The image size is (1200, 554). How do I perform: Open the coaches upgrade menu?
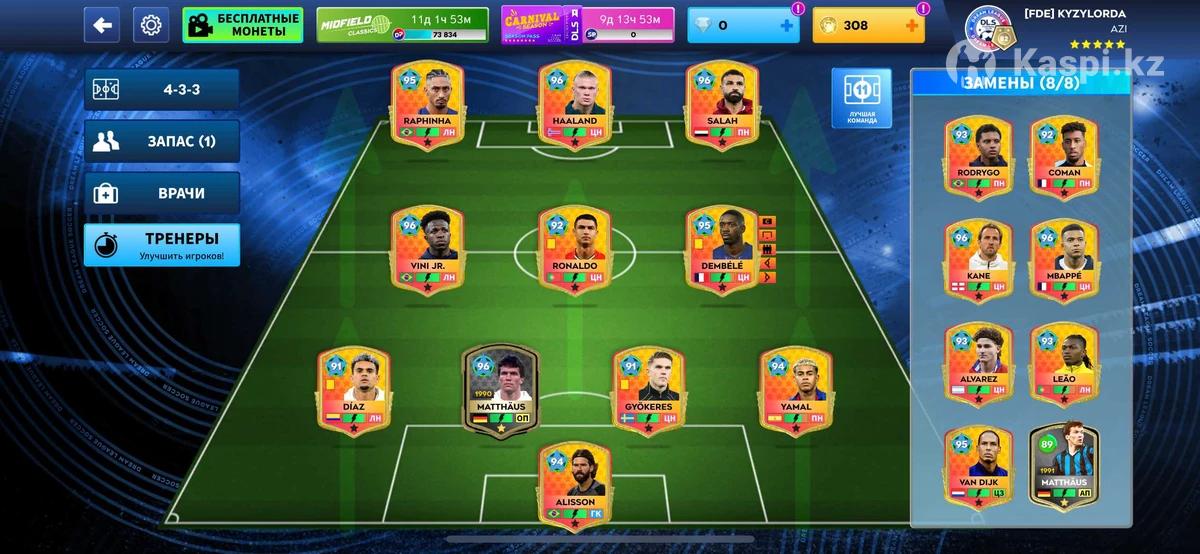coord(162,245)
